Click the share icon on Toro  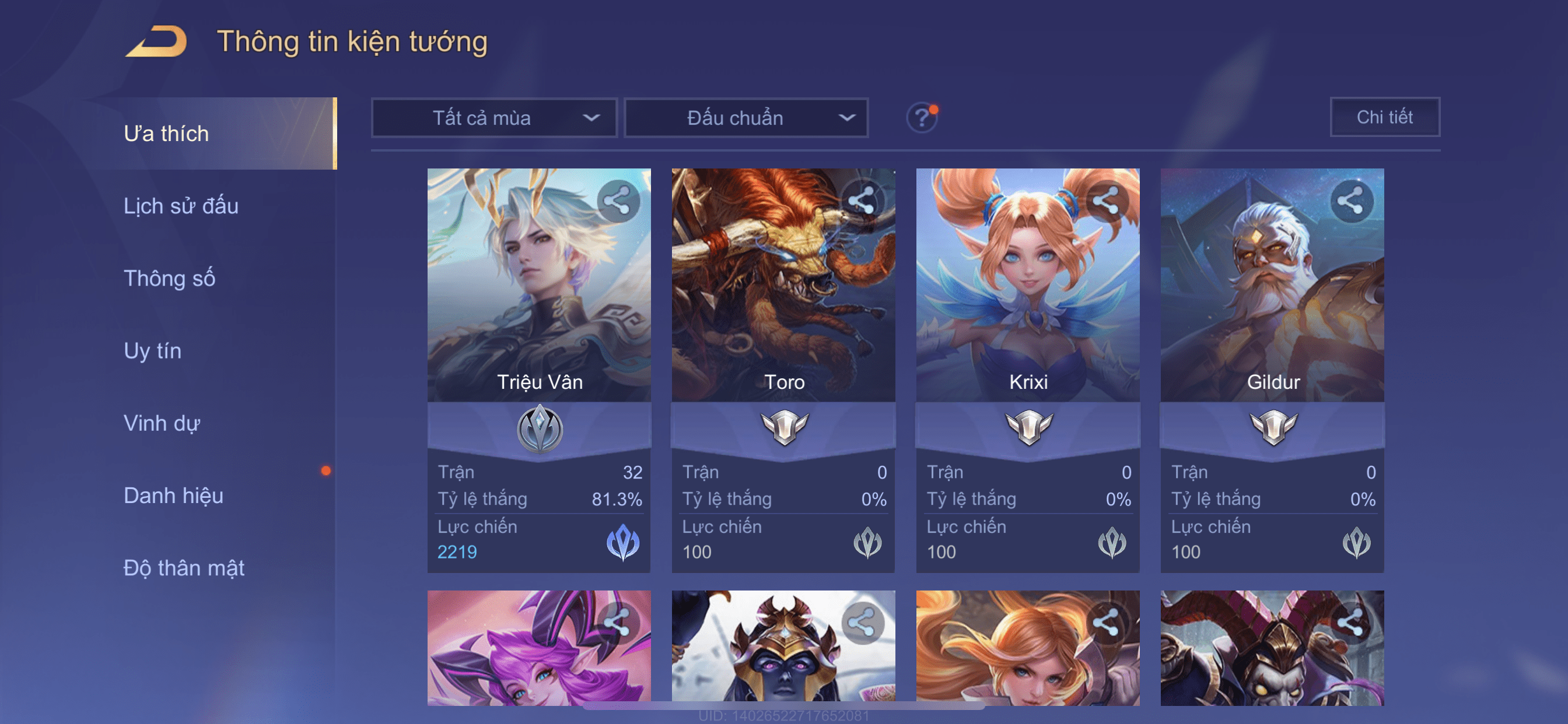pos(862,201)
